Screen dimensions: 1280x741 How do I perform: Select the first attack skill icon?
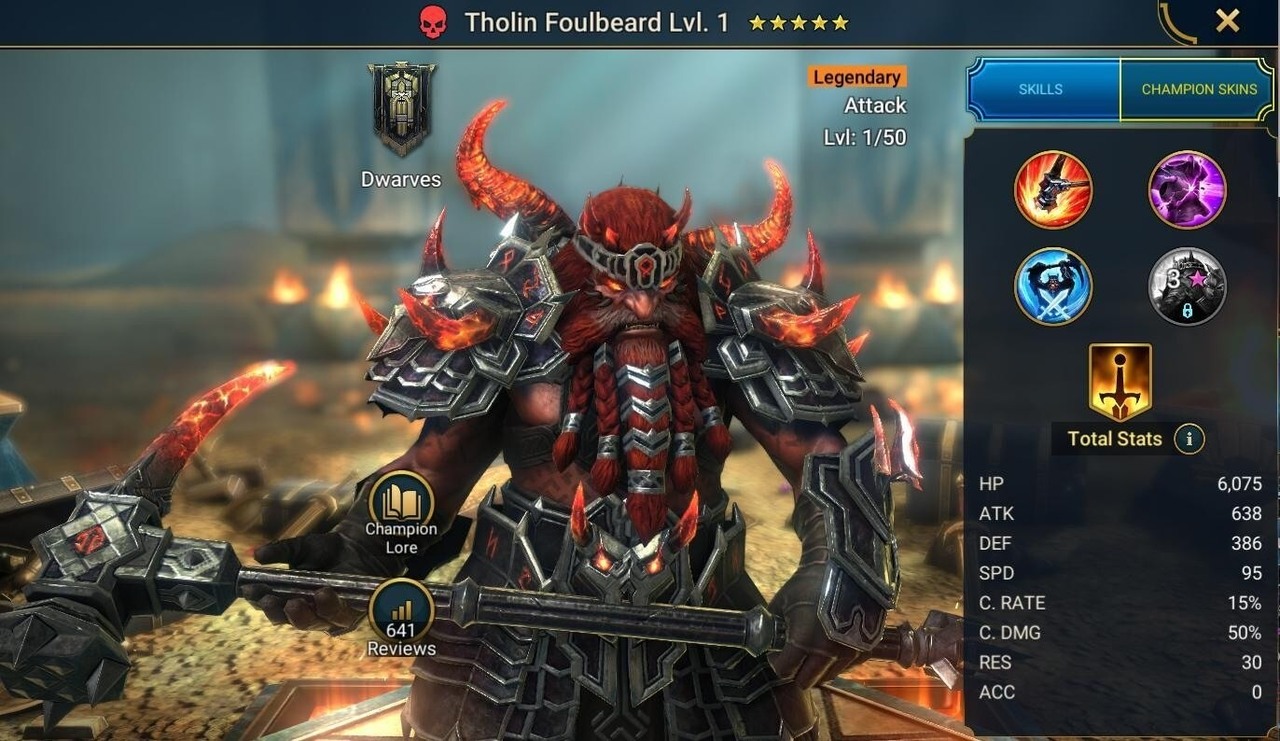point(1052,190)
